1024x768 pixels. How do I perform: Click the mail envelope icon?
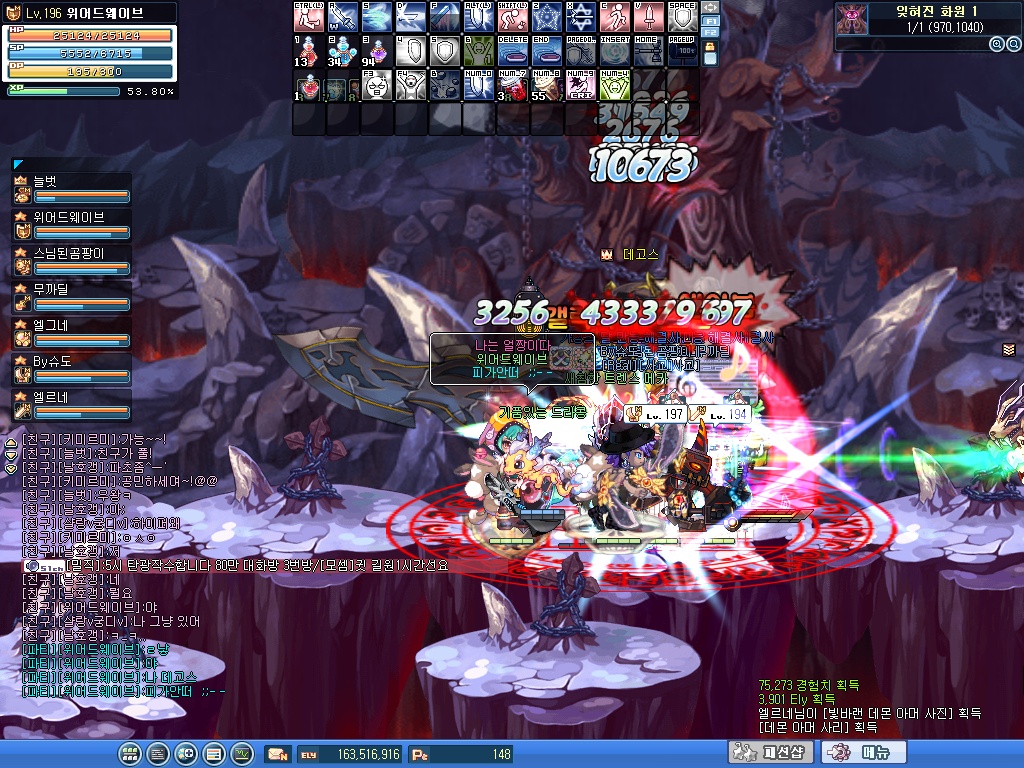tap(279, 754)
